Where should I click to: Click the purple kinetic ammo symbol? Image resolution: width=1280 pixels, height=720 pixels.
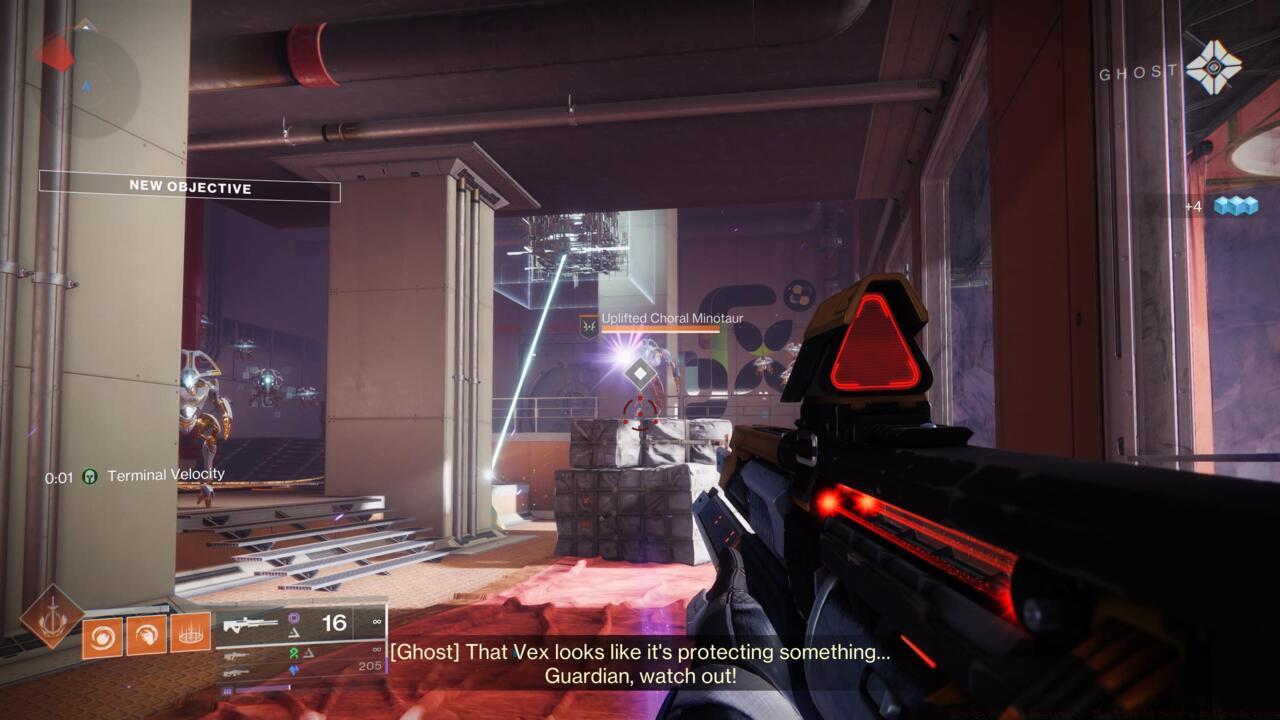coord(295,620)
